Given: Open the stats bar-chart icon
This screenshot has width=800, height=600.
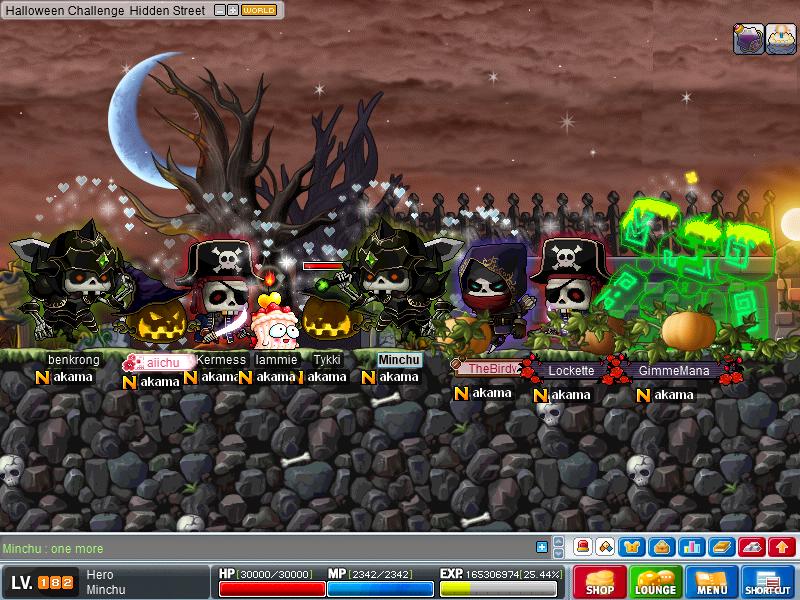Looking at the screenshot, I should pos(691,547).
